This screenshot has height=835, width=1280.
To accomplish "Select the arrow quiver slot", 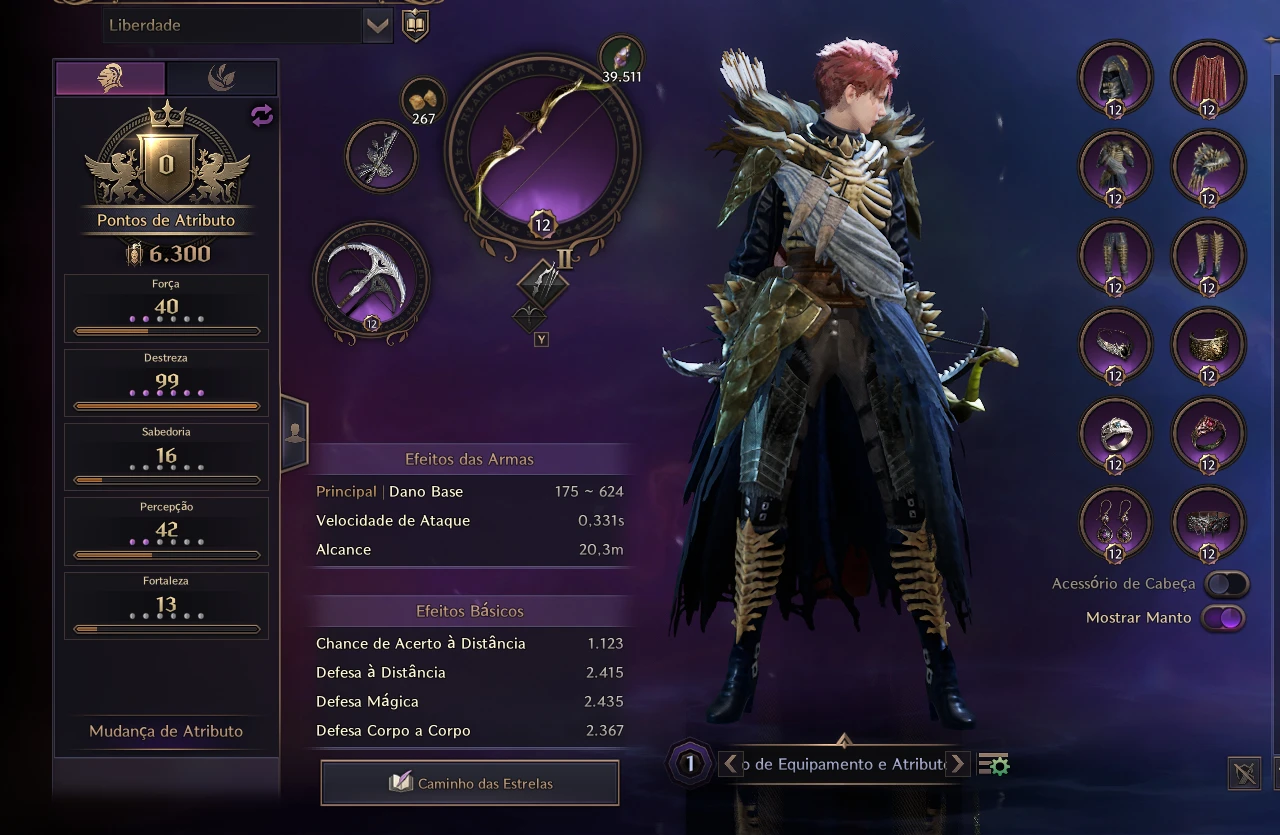I will point(381,156).
